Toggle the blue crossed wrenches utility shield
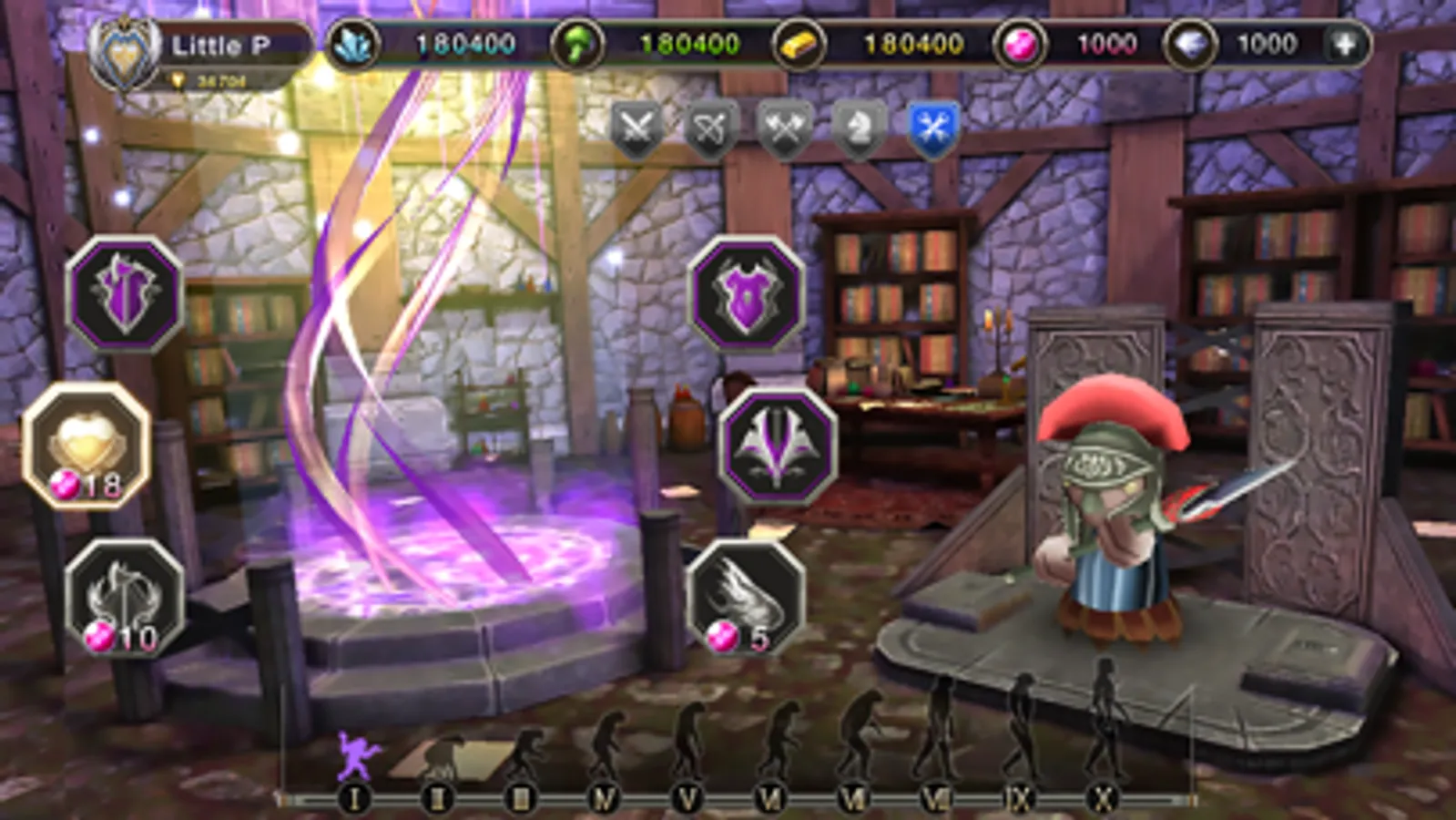Viewport: 1456px width, 820px height. pyautogui.click(x=936, y=128)
